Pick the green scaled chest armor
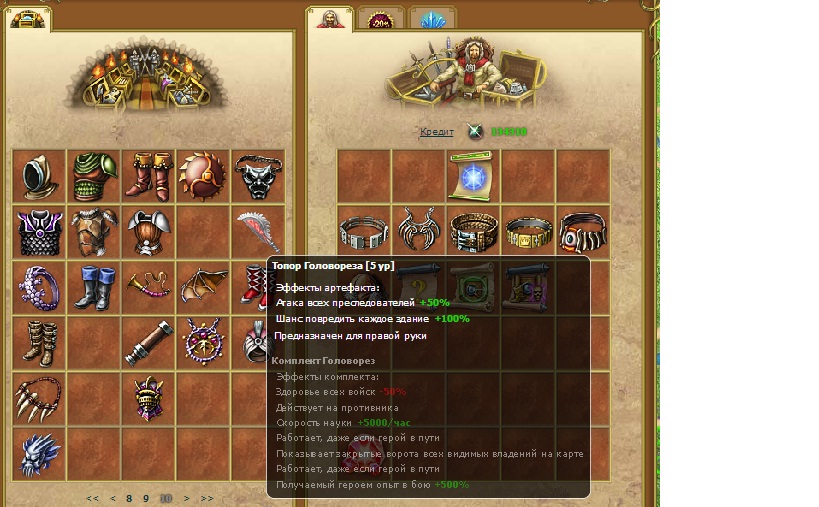The image size is (819, 507). 93,176
